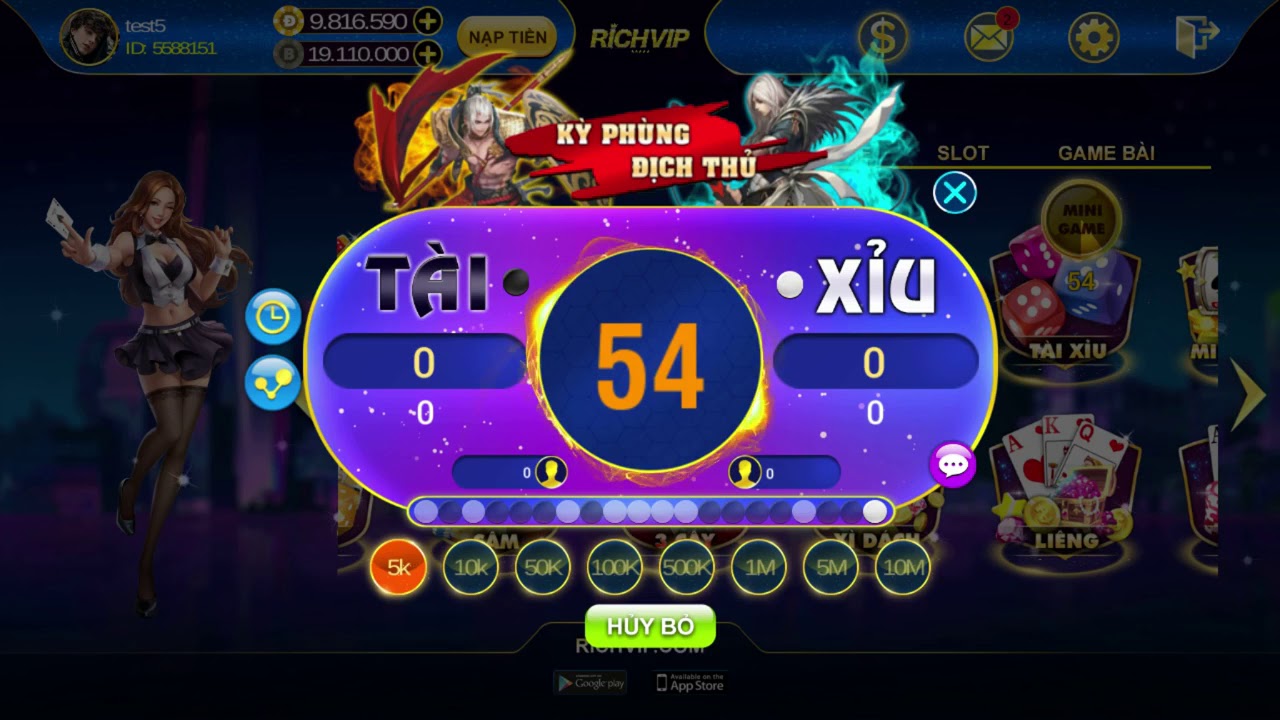Open the chat bubble icon
The height and width of the screenshot is (720, 1280).
coord(954,463)
